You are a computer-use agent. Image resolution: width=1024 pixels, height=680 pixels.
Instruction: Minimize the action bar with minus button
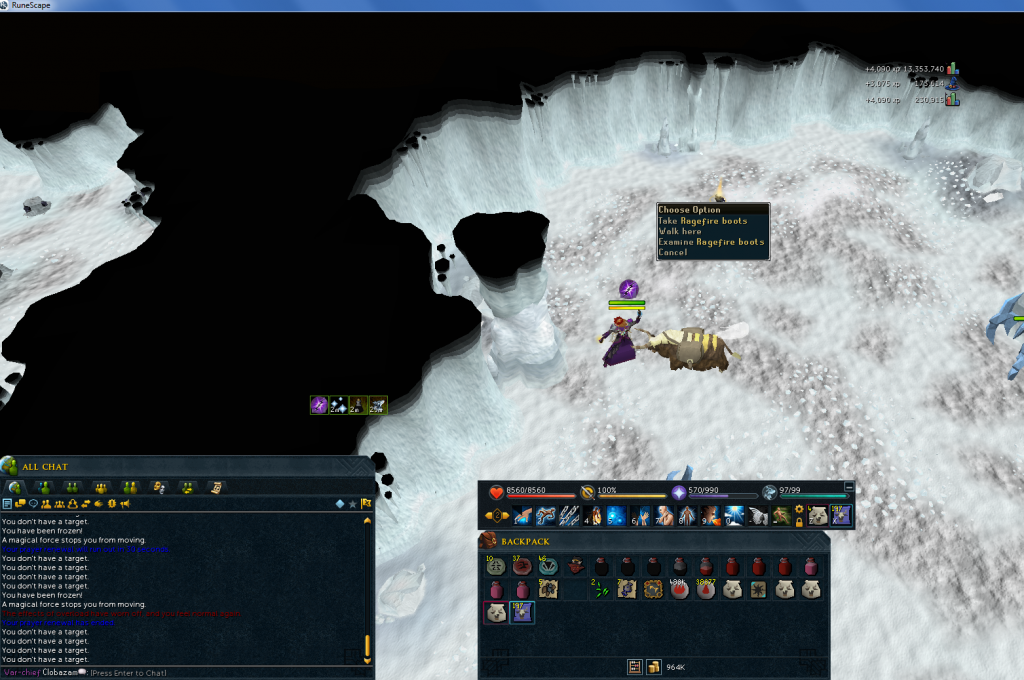(x=850, y=487)
